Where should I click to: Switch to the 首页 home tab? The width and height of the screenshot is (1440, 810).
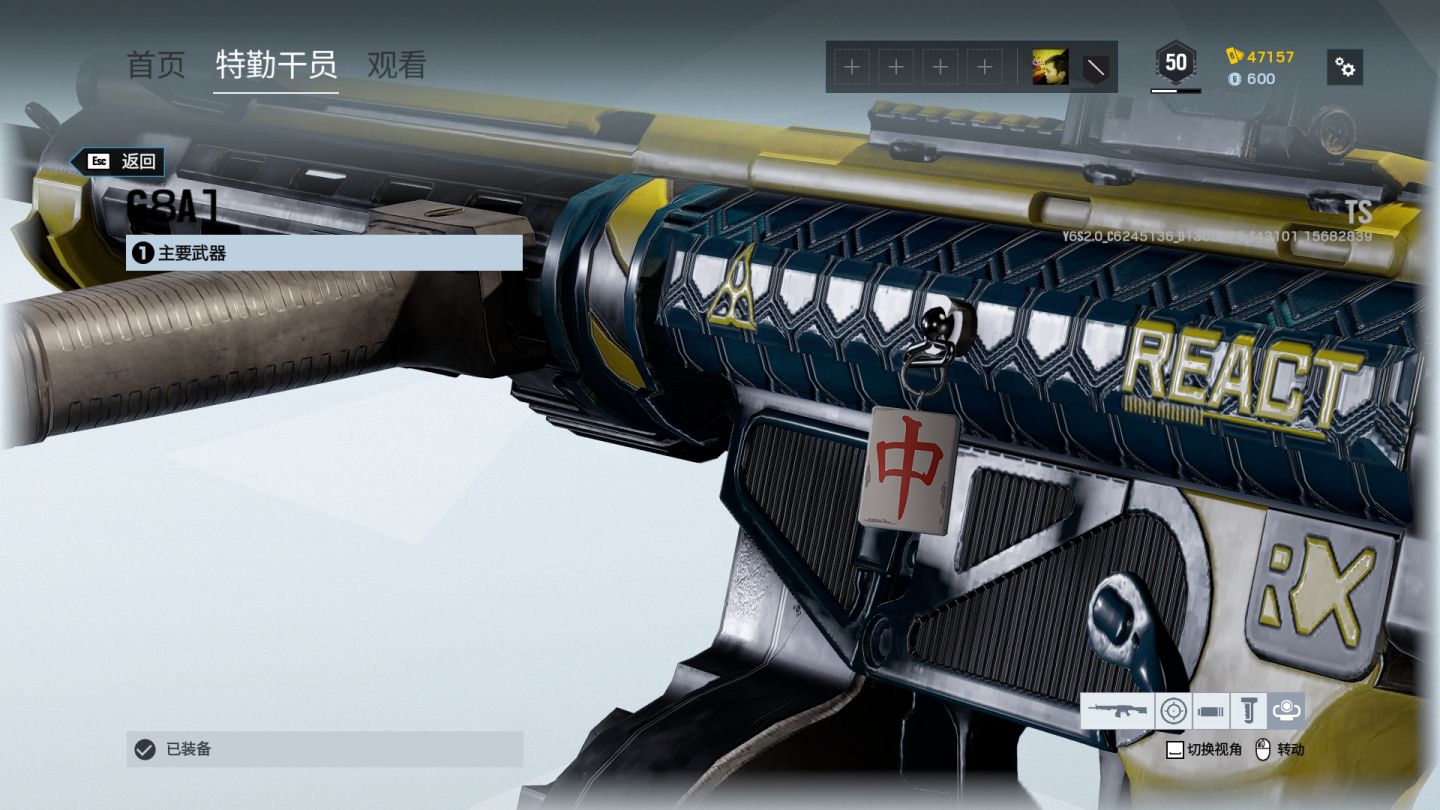[156, 66]
